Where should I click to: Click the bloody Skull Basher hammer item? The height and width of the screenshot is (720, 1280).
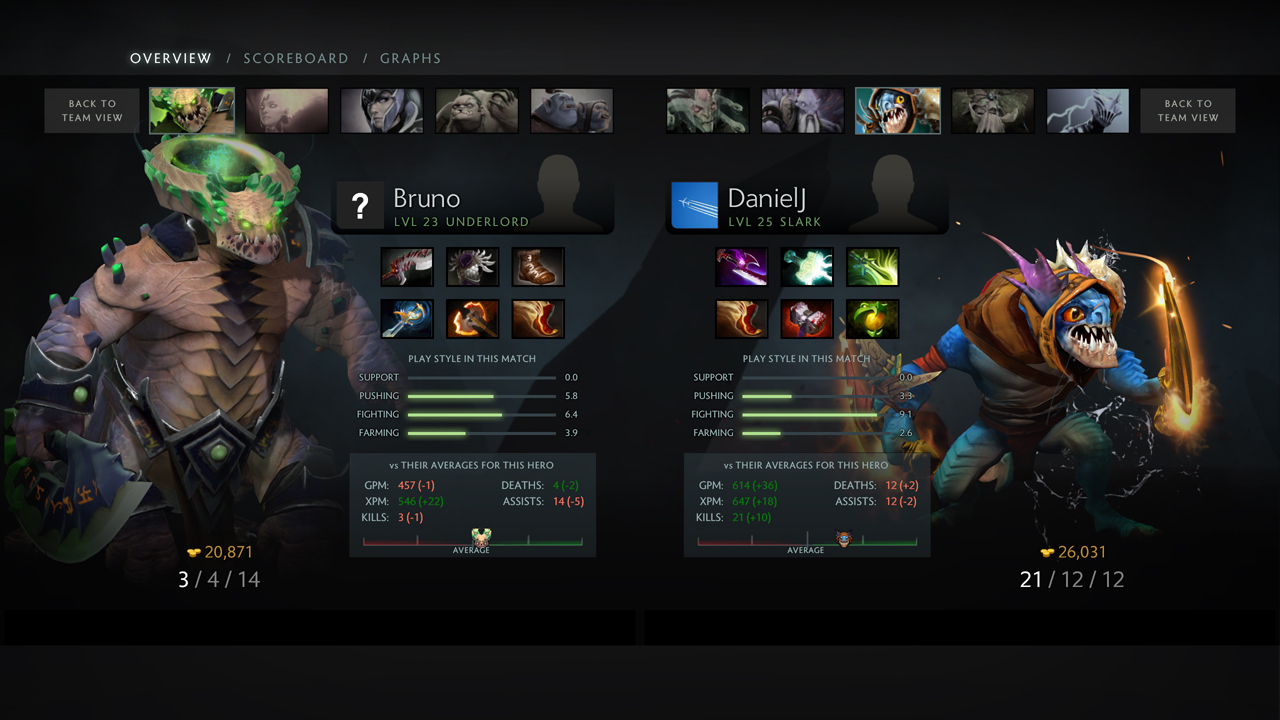(807, 318)
